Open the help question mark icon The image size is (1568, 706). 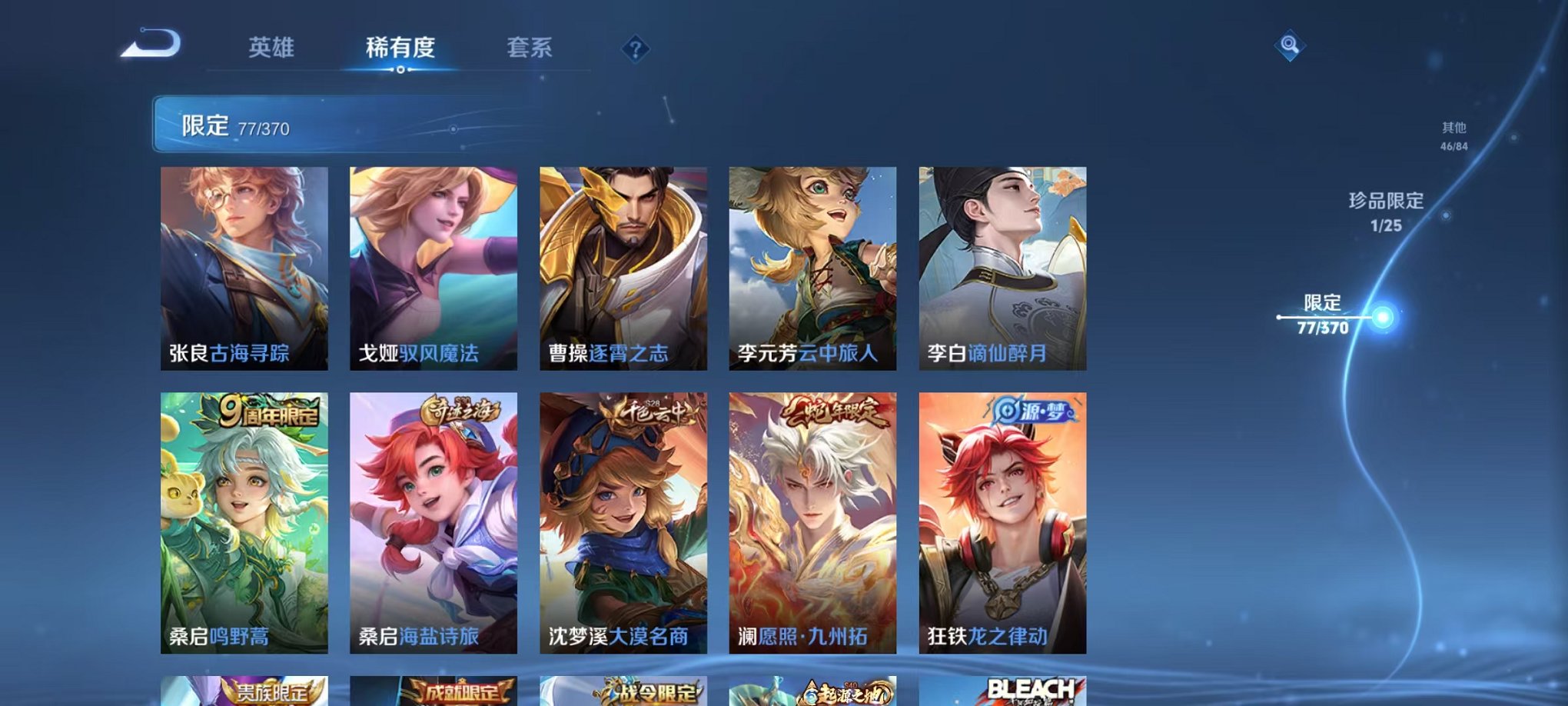(x=634, y=49)
